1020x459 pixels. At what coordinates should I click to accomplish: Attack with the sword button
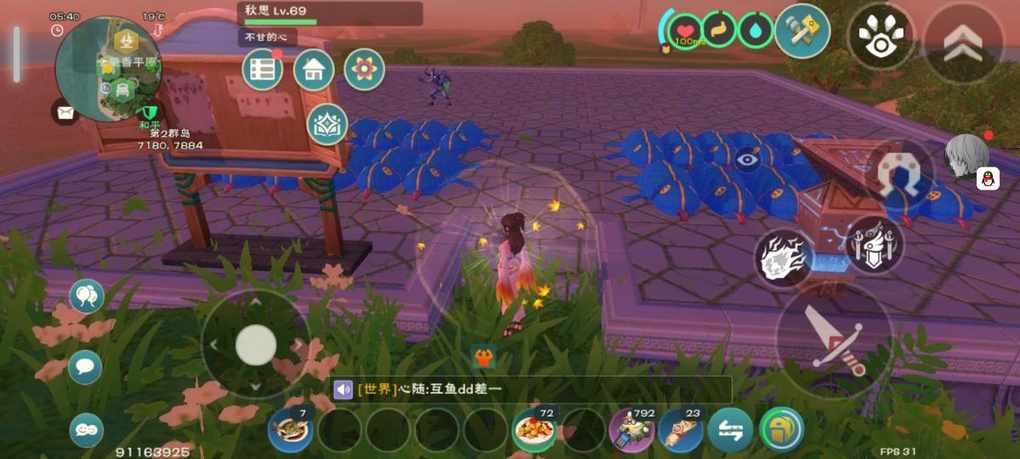click(833, 340)
